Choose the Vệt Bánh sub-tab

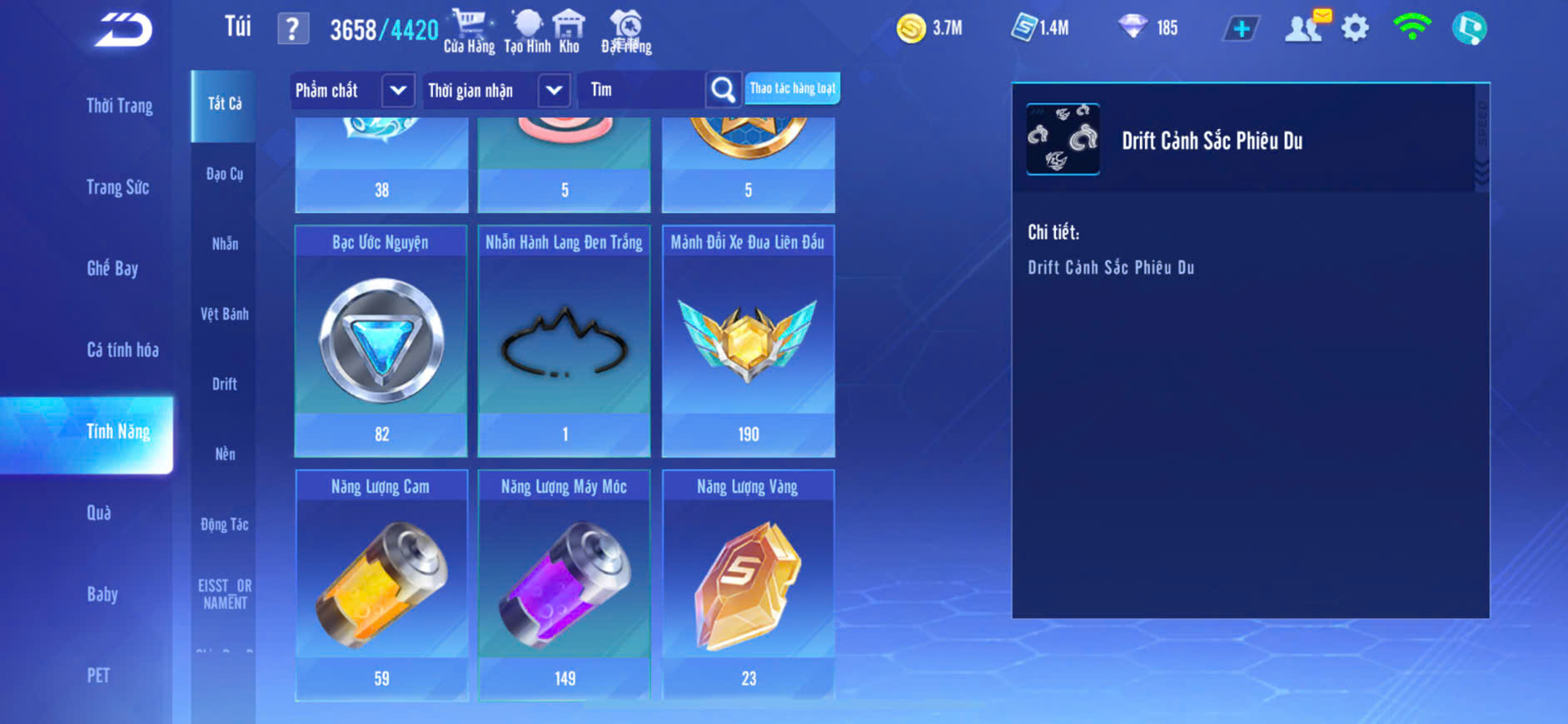click(224, 314)
